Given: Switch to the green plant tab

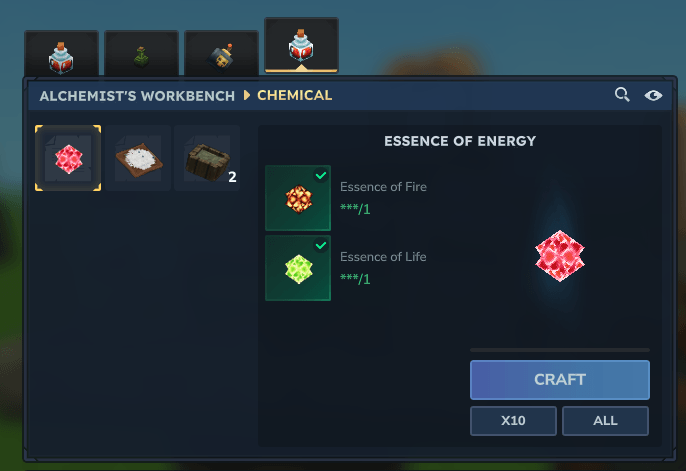Looking at the screenshot, I should tap(142, 54).
